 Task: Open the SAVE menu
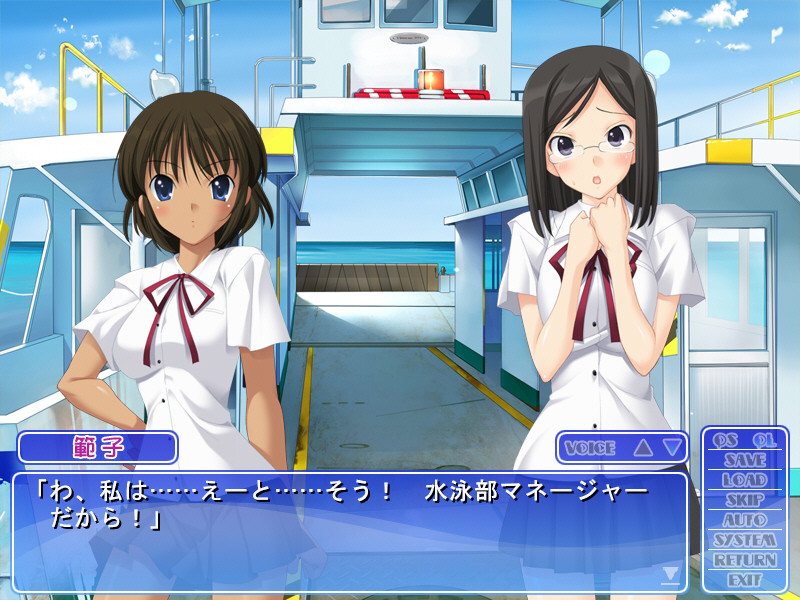pos(745,460)
